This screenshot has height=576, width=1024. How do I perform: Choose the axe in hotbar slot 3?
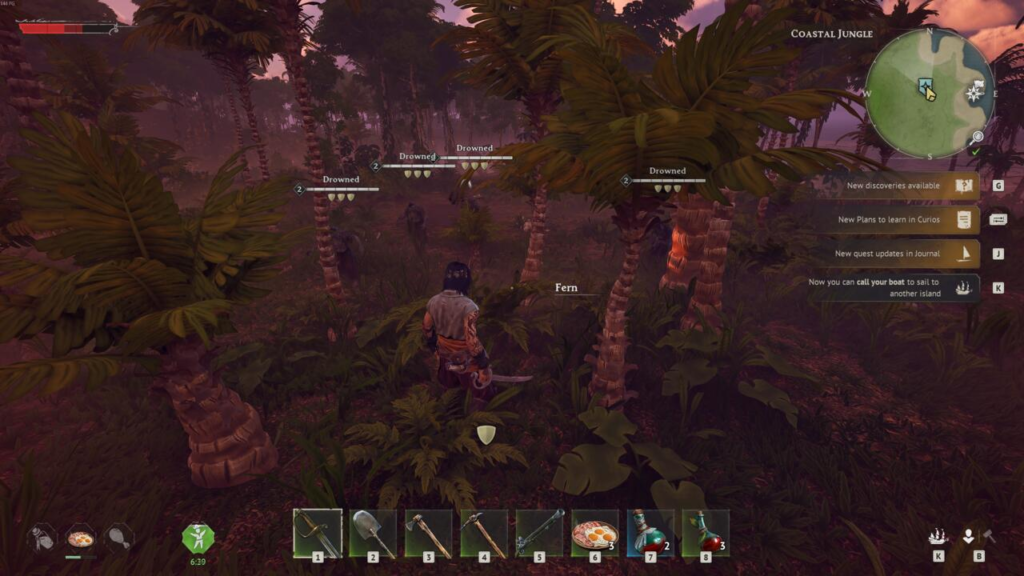(x=428, y=533)
